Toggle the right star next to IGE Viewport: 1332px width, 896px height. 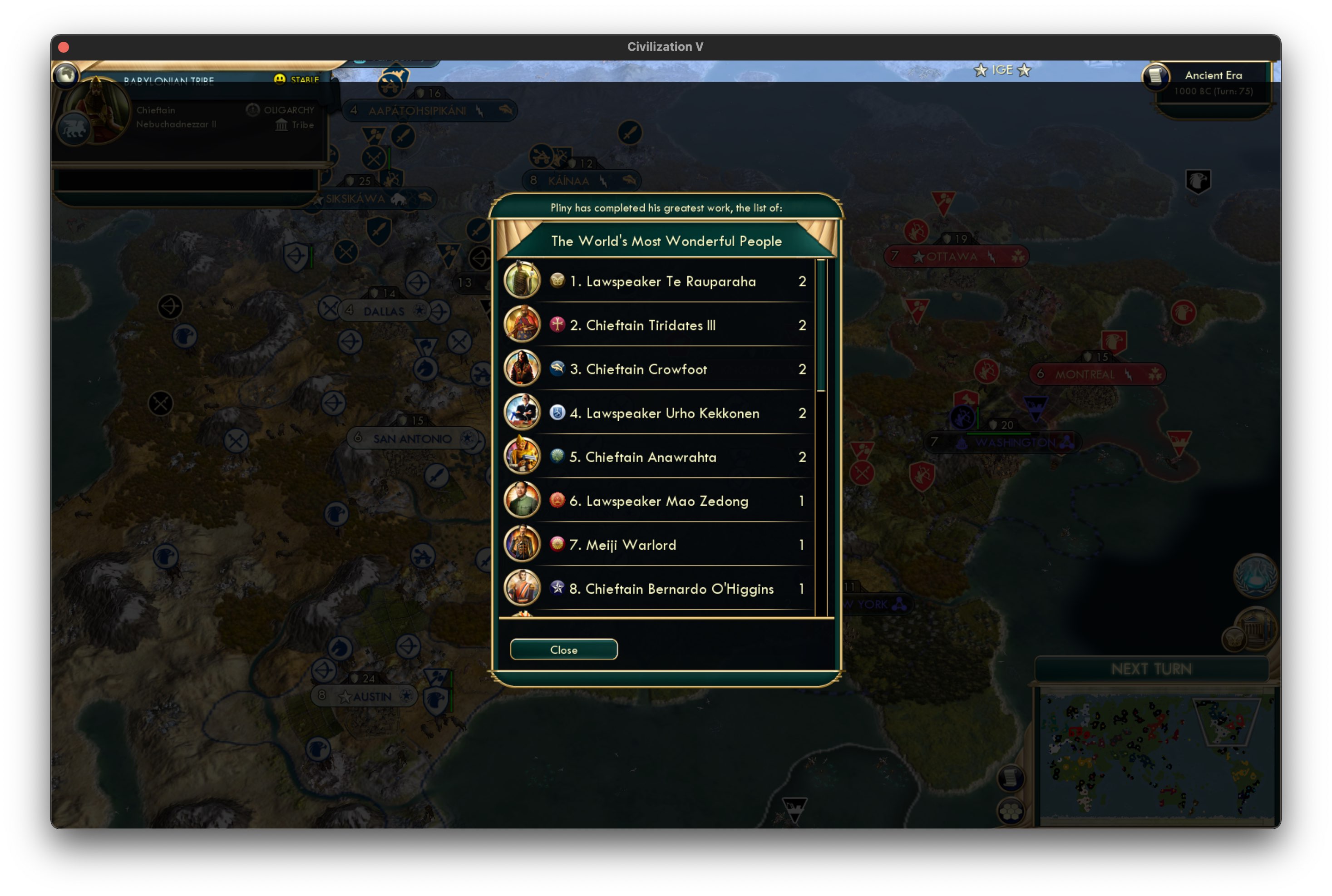pos(1025,70)
